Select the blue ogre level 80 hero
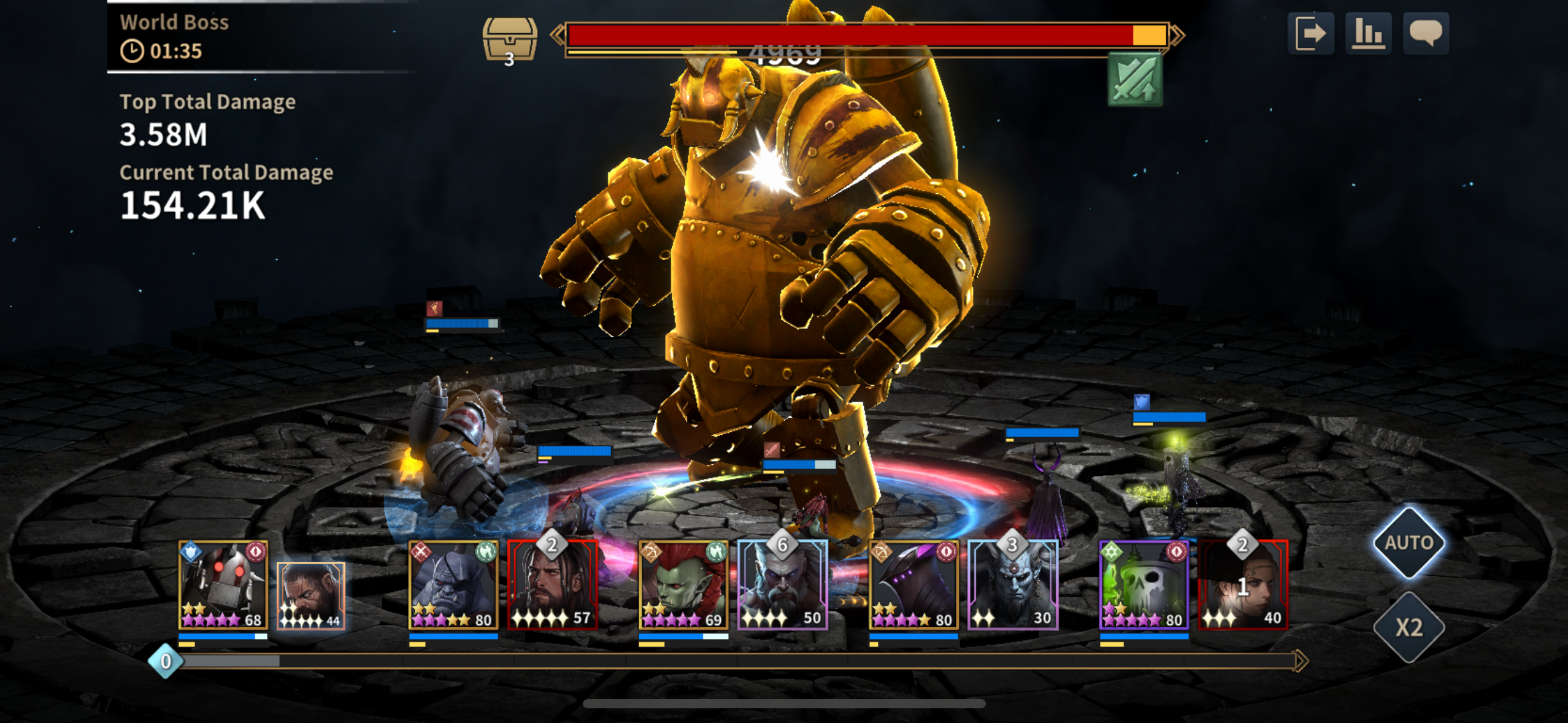The width and height of the screenshot is (1568, 723). pyautogui.click(x=453, y=585)
